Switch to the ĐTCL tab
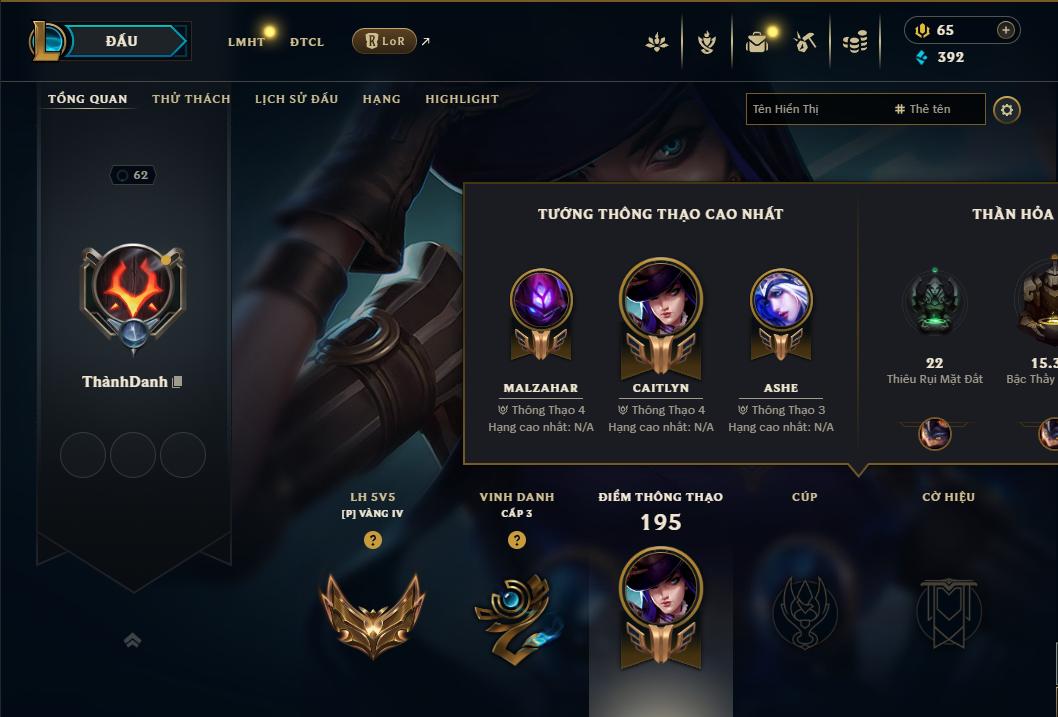Screen dimensions: 1058x717 [307, 42]
